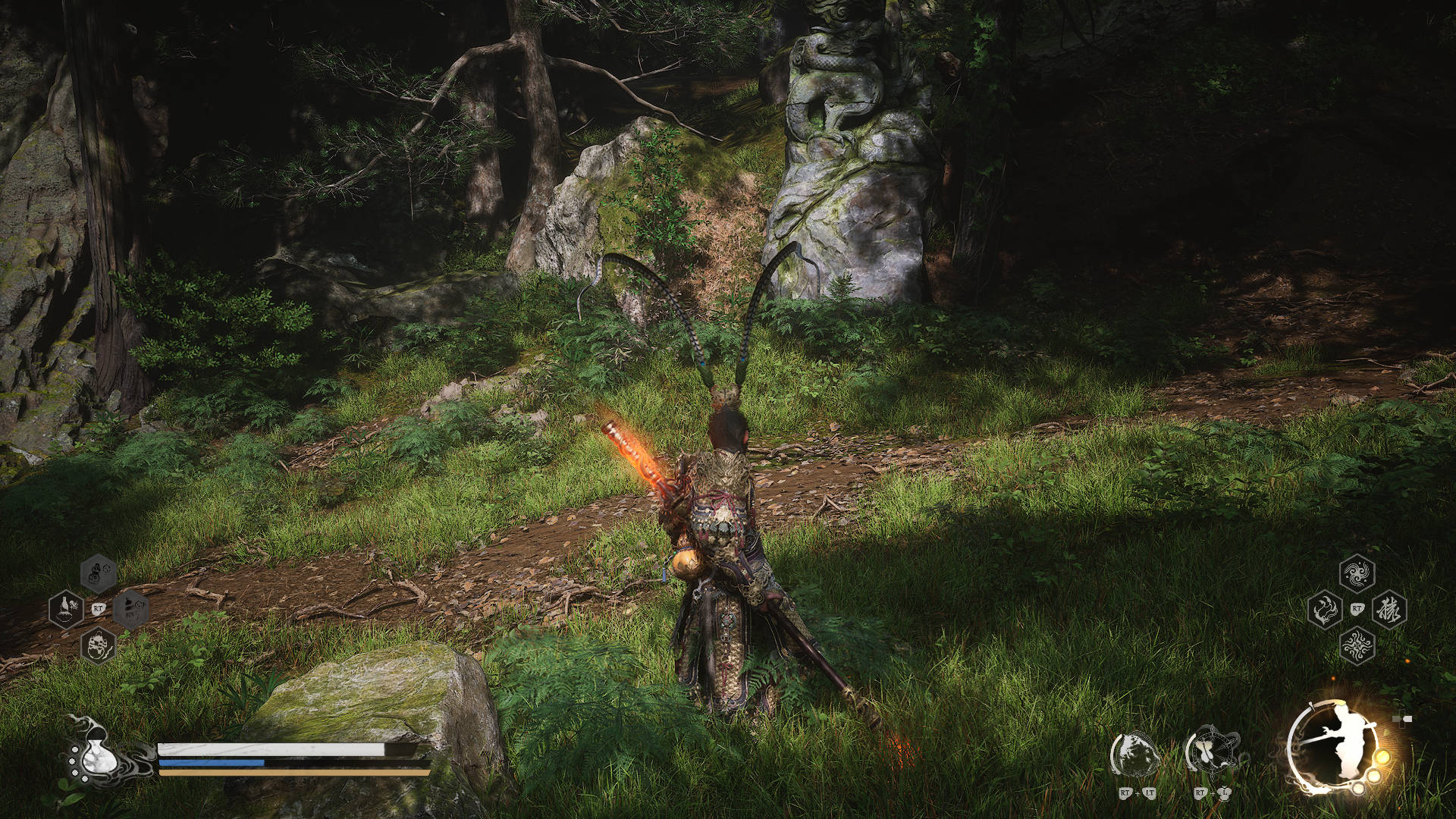Select the dimmed top item hexagon
This screenshot has width=1456, height=819.
[x=99, y=574]
